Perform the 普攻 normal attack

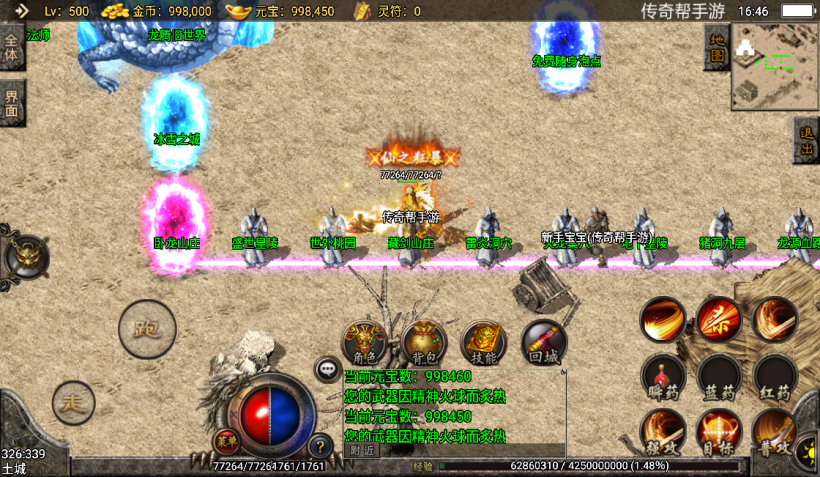point(775,431)
